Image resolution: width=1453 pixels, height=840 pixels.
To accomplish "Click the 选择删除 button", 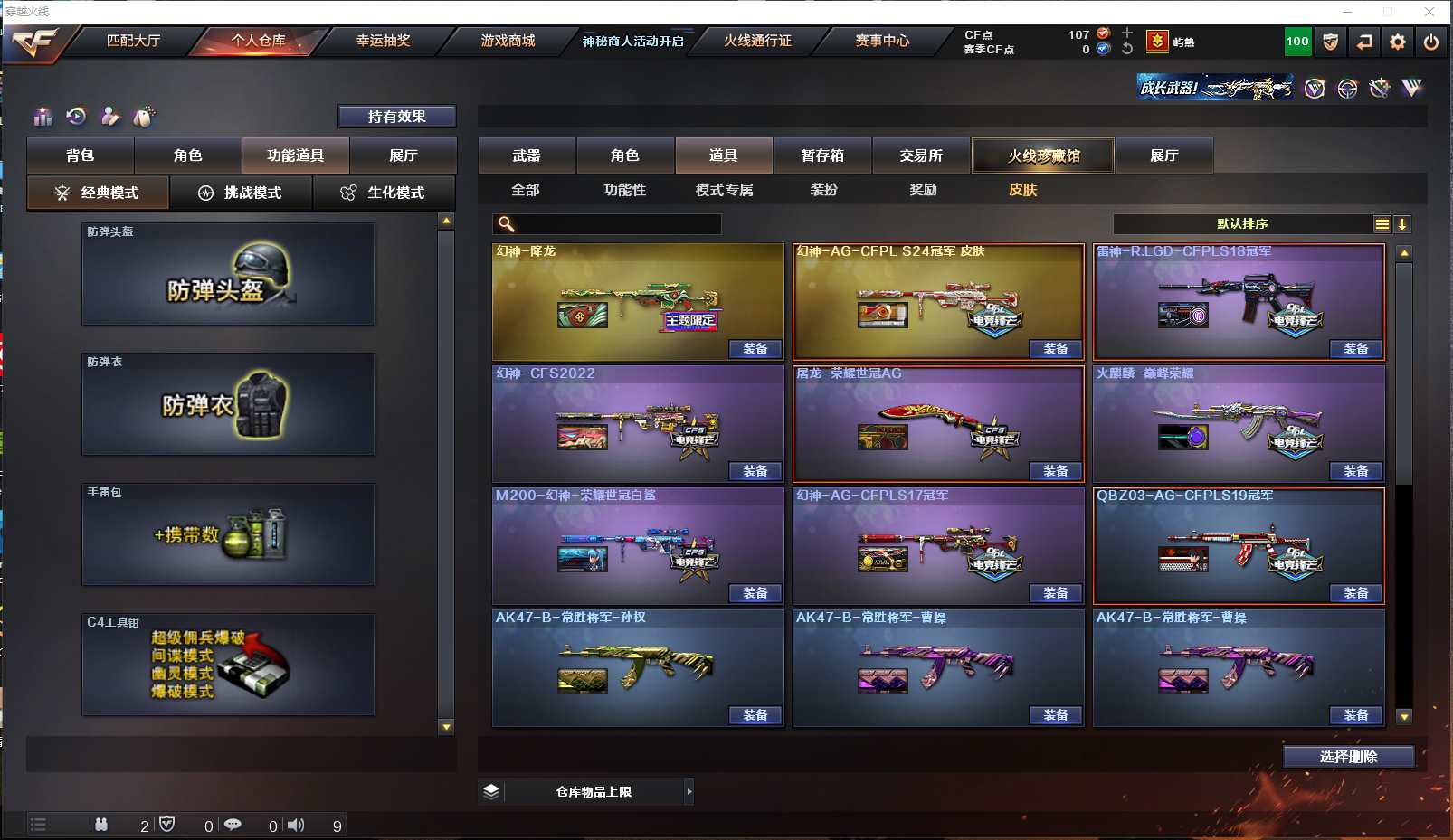I will [1348, 757].
